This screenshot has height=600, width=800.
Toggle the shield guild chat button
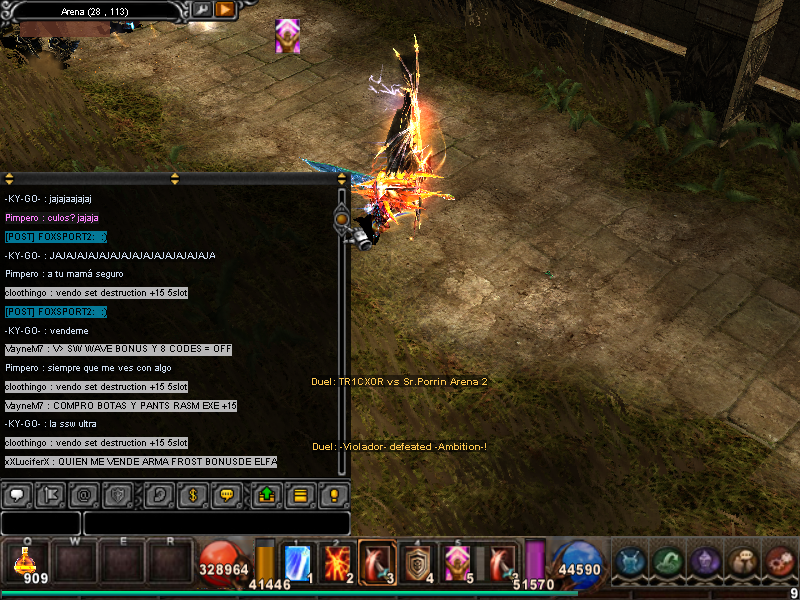point(116,494)
